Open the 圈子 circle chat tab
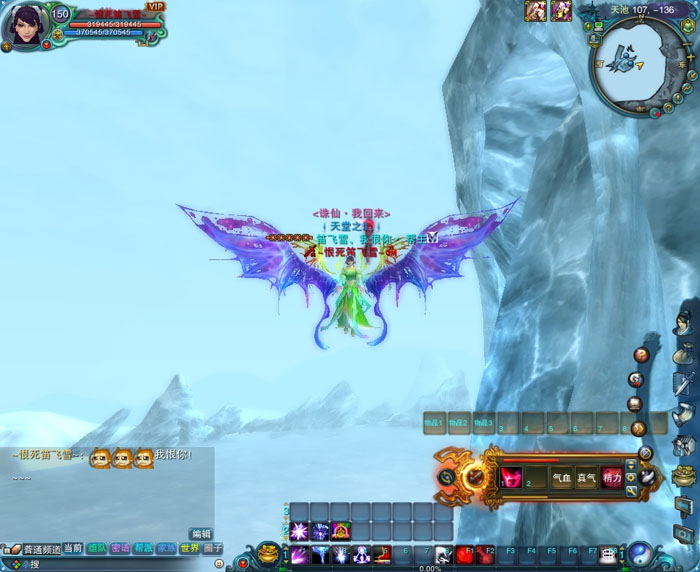 click(212, 548)
